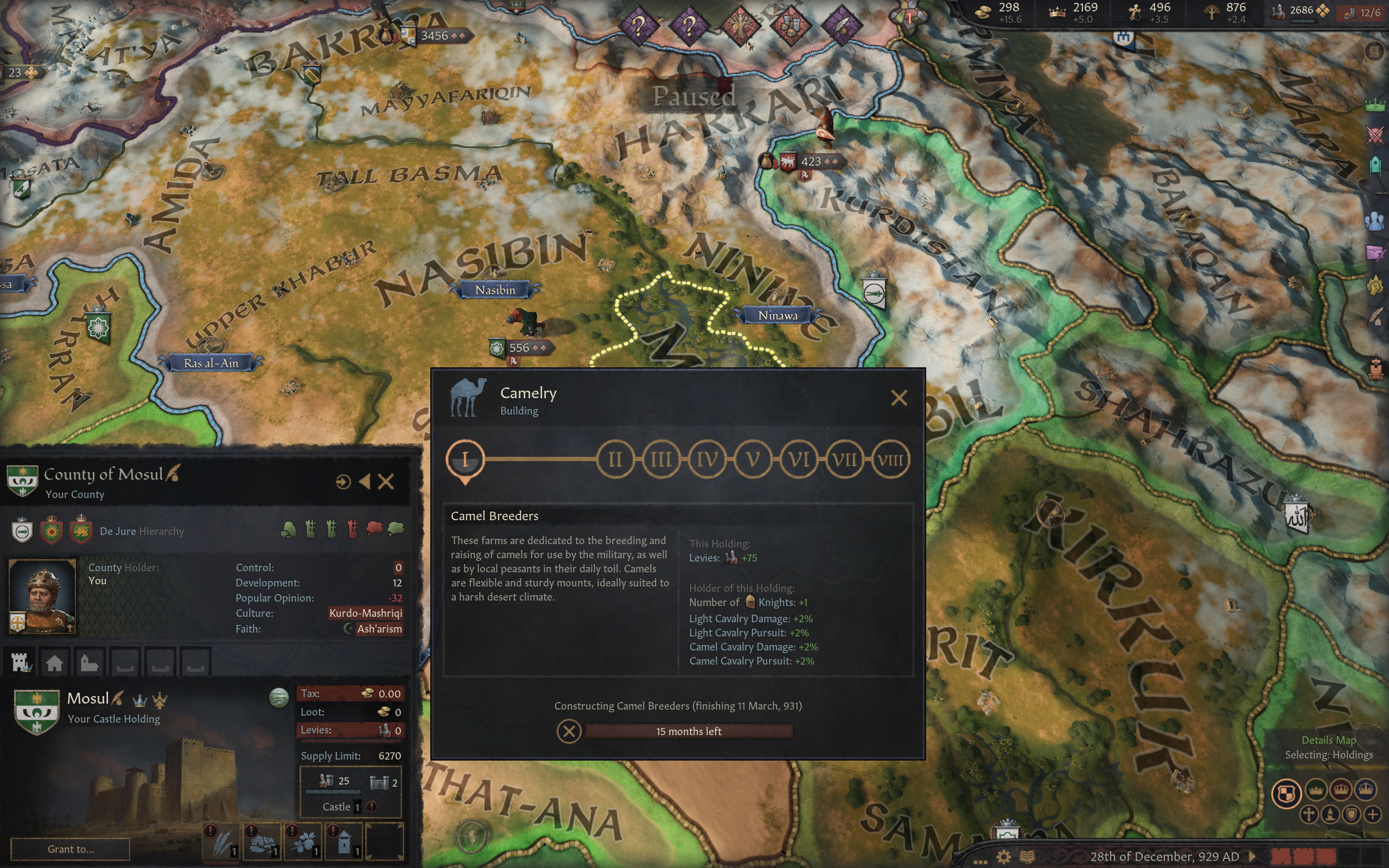Click the county holder portrait
1389x868 pixels.
point(42,595)
